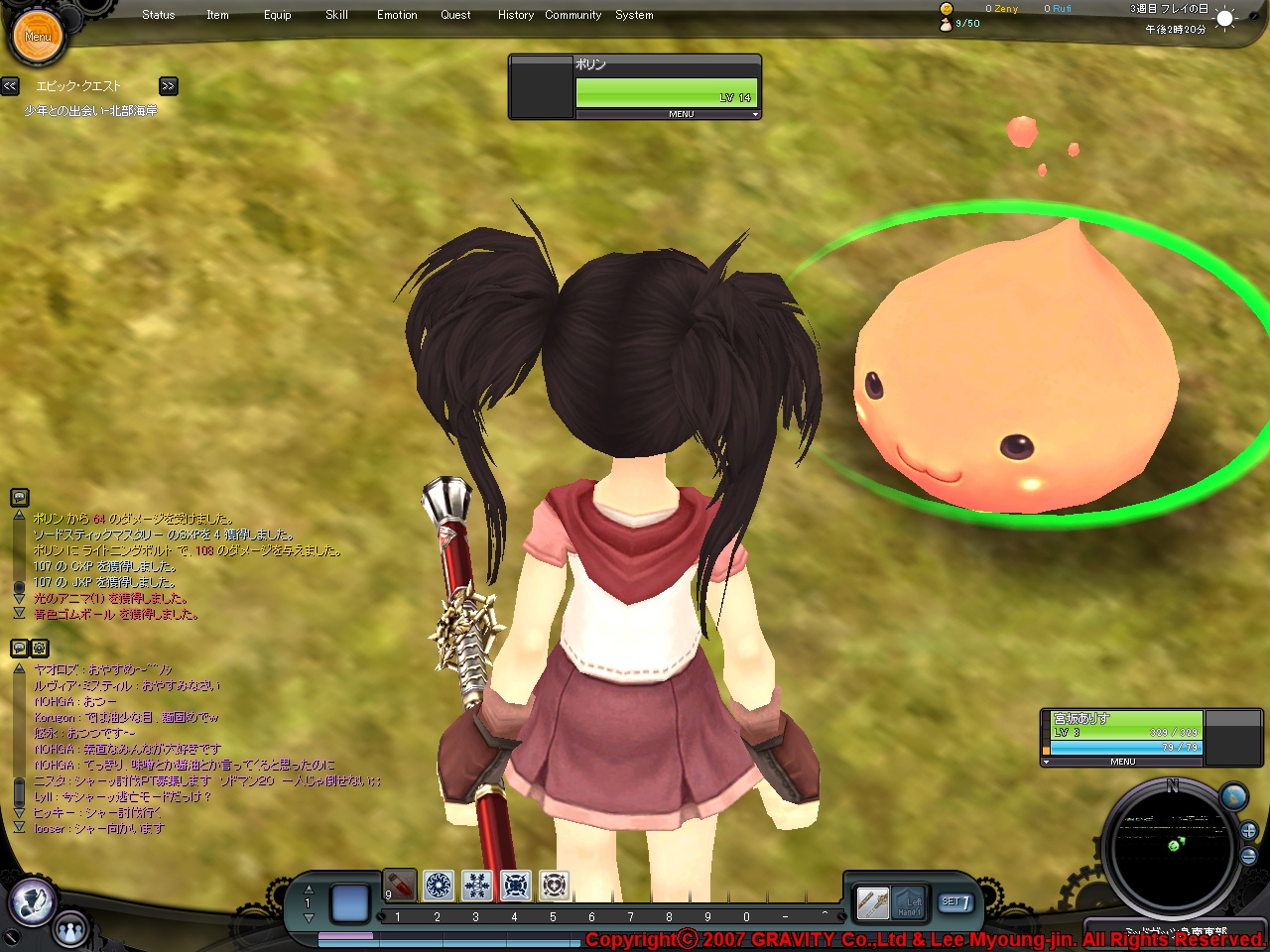Use the red potion in hotbar slot 1

400,885
